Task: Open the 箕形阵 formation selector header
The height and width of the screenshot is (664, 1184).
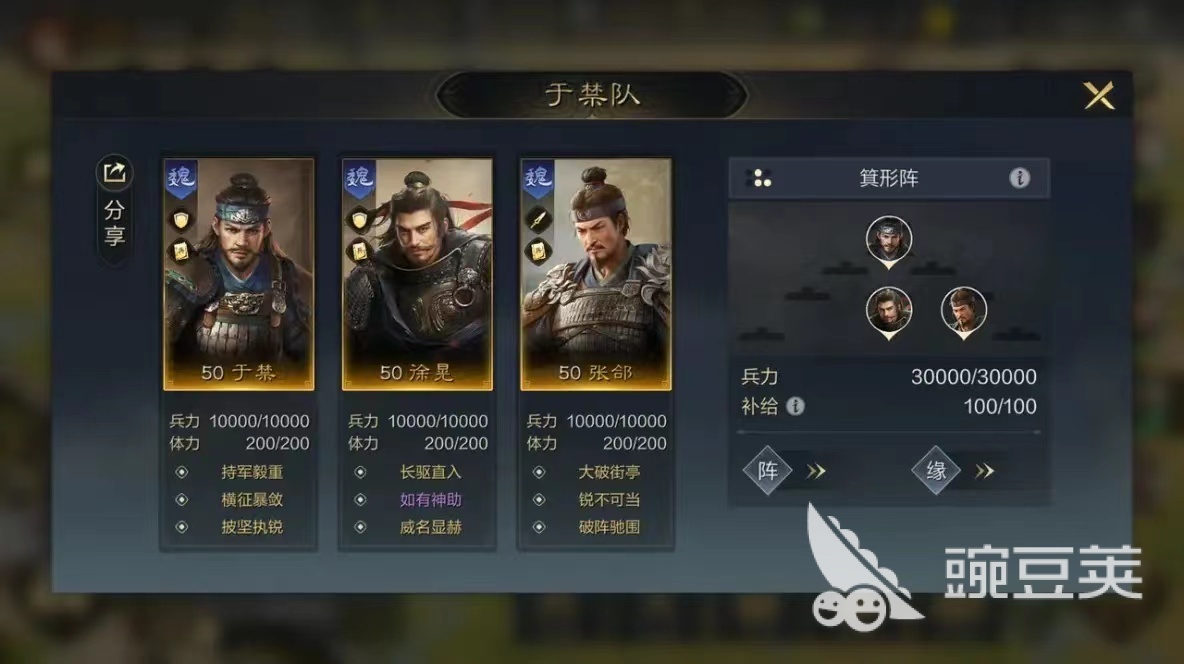Action: pos(888,178)
